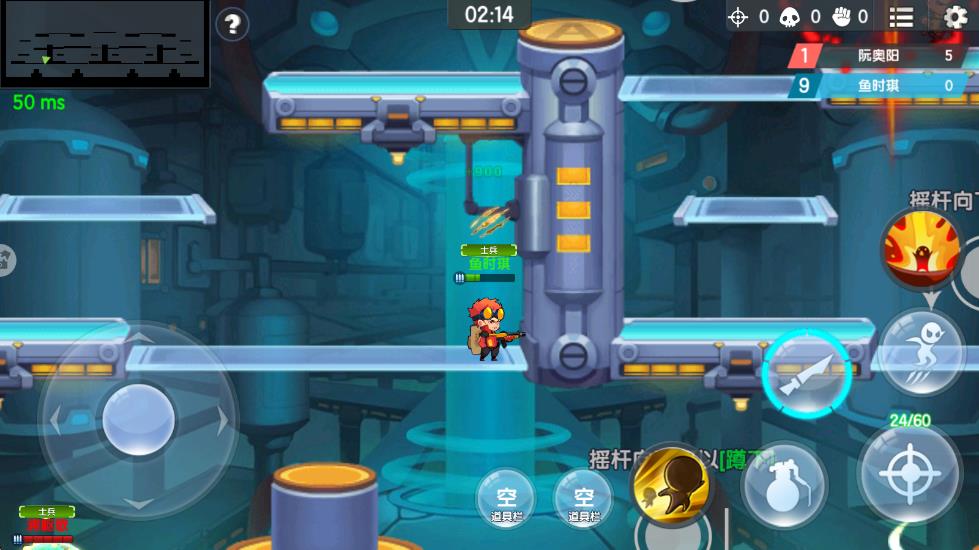Click the level minimap
Image resolution: width=979 pixels, height=550 pixels.
tap(105, 43)
